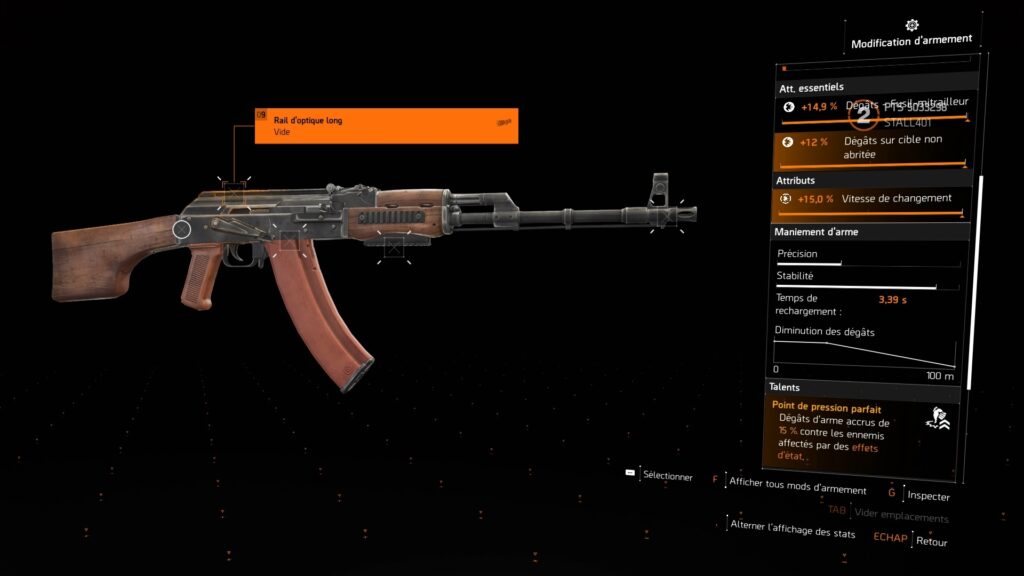Image resolution: width=1024 pixels, height=576 pixels.
Task: Click the Sélectionner option
Action: coord(667,476)
